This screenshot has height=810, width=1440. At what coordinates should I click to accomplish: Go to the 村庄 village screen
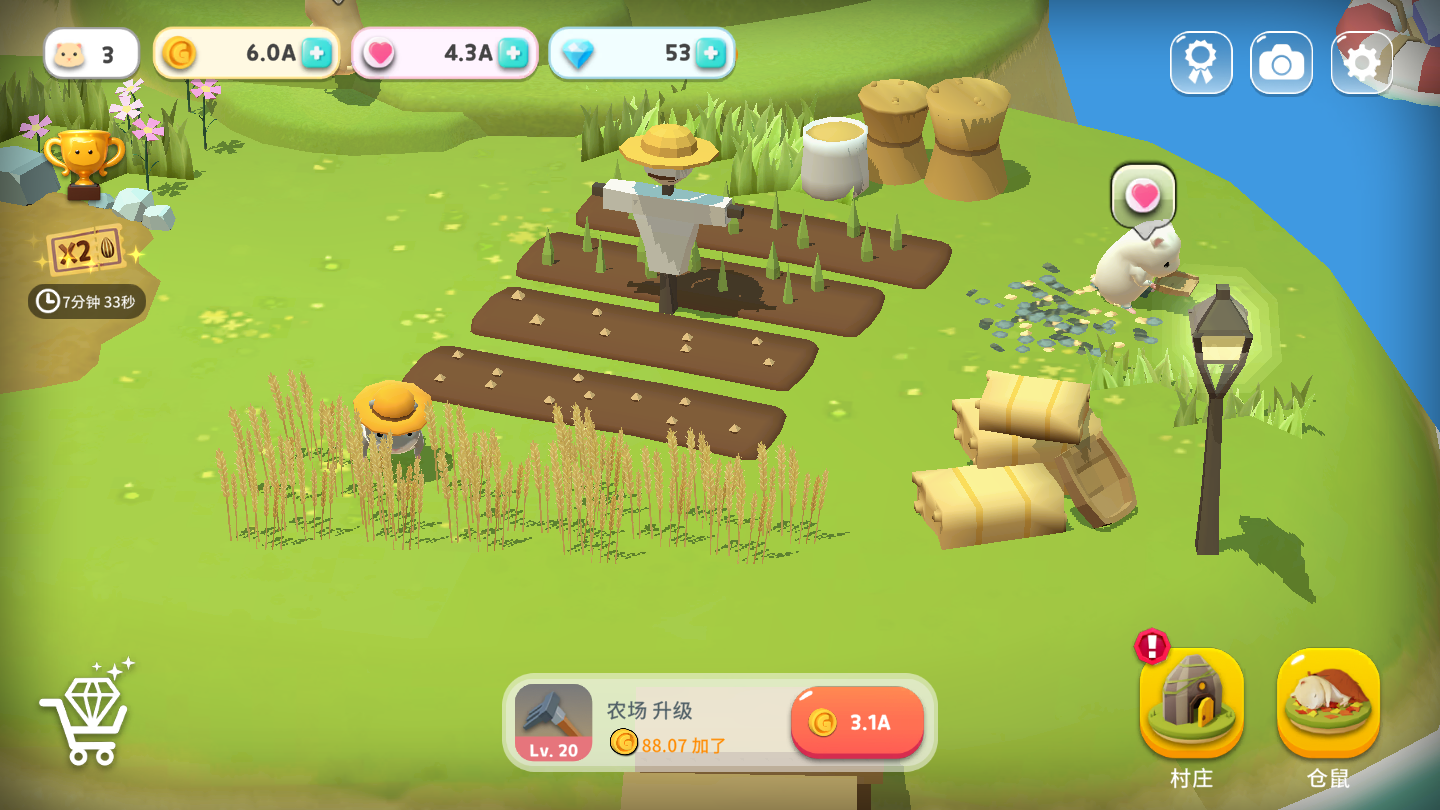point(1191,704)
